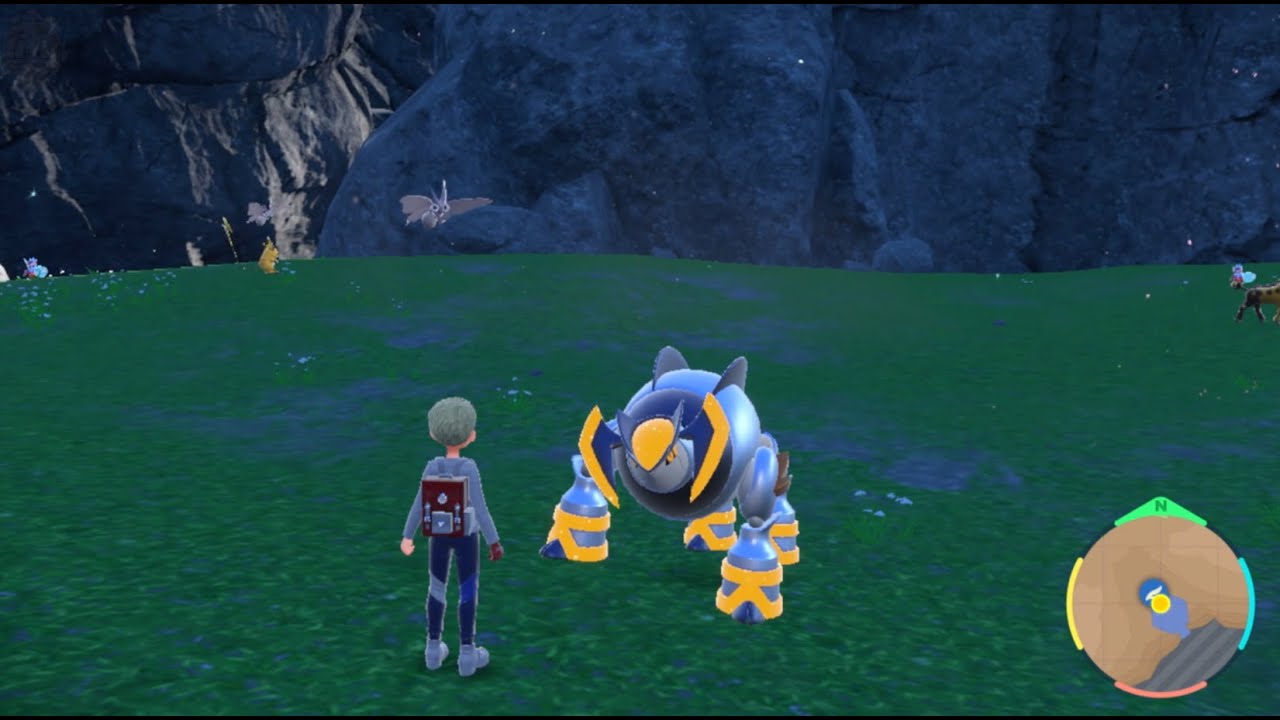Click the red arc at the minimap's bottom

click(1162, 687)
